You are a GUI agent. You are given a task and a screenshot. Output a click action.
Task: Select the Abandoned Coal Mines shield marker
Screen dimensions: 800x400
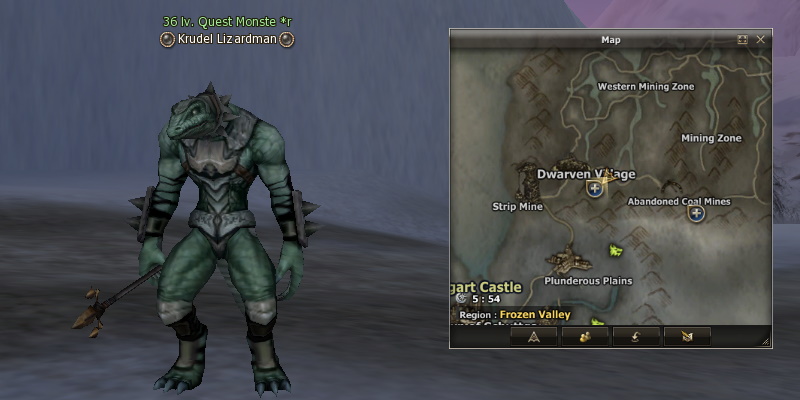tap(697, 213)
